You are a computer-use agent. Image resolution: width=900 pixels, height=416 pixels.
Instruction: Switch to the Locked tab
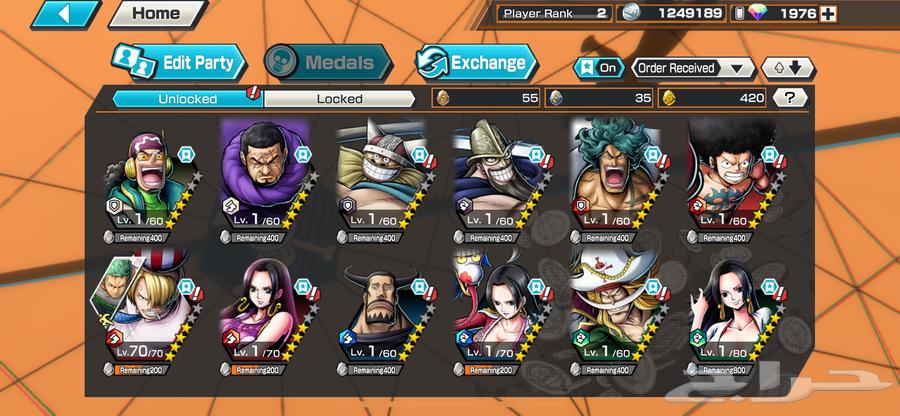pyautogui.click(x=339, y=98)
